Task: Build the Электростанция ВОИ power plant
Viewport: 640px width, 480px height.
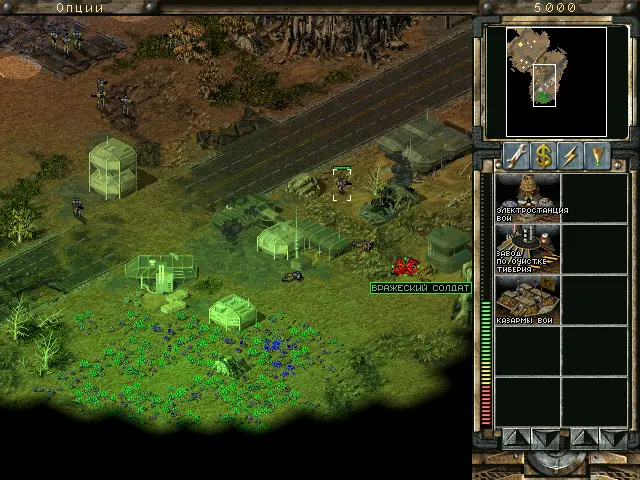Action: (527, 196)
